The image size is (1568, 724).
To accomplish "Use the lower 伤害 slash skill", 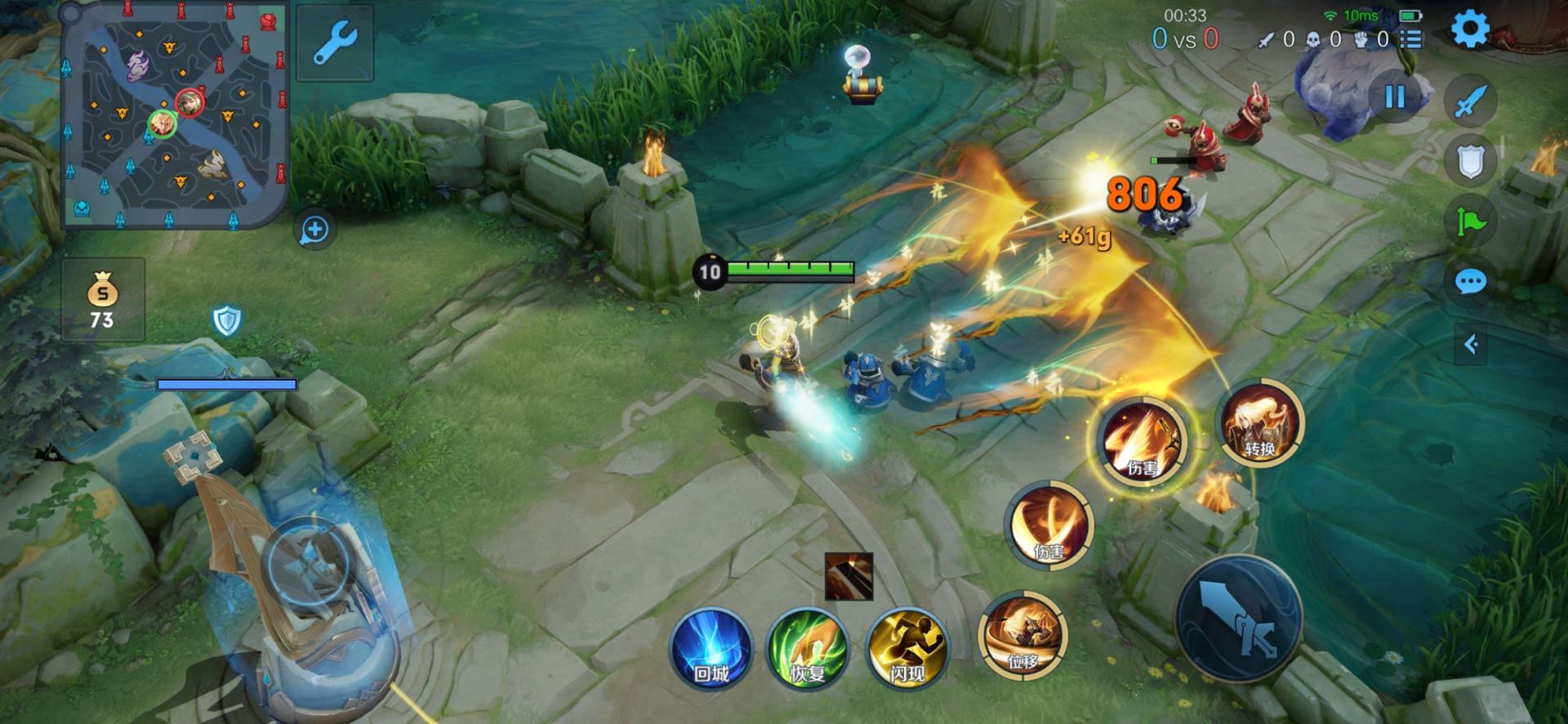I will click(1049, 525).
